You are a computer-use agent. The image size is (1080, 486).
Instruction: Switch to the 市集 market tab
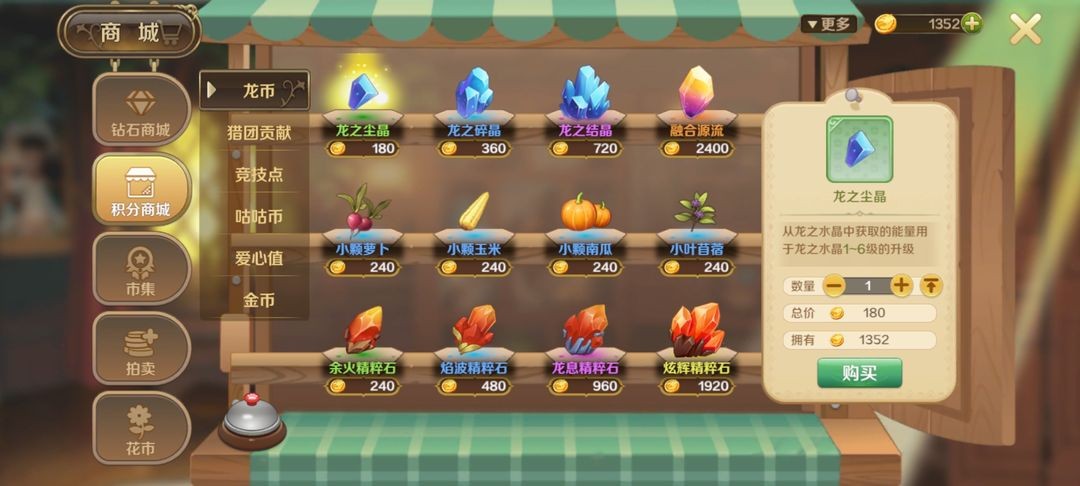click(141, 270)
